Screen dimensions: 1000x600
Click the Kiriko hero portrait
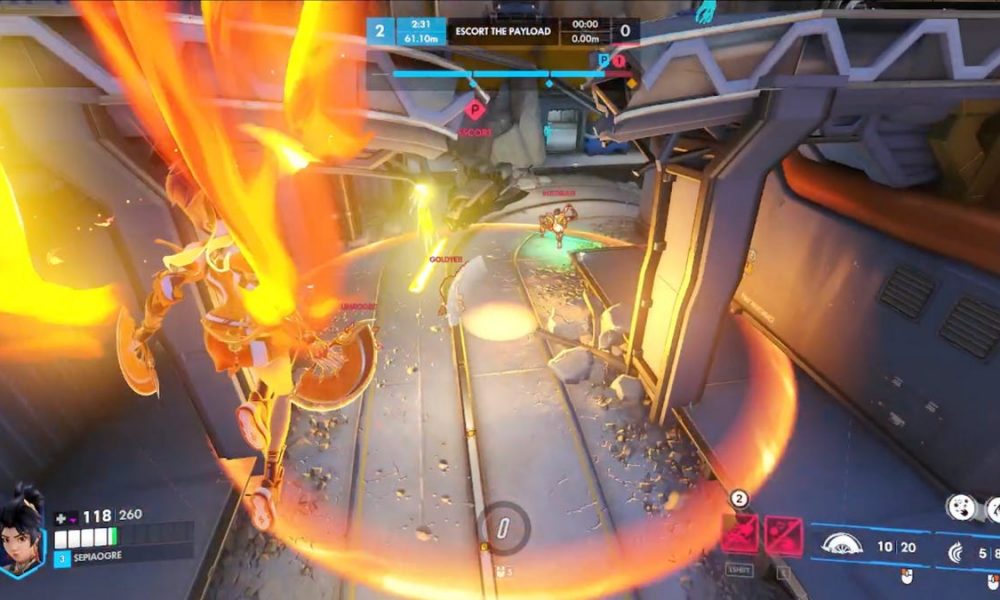[x=23, y=530]
